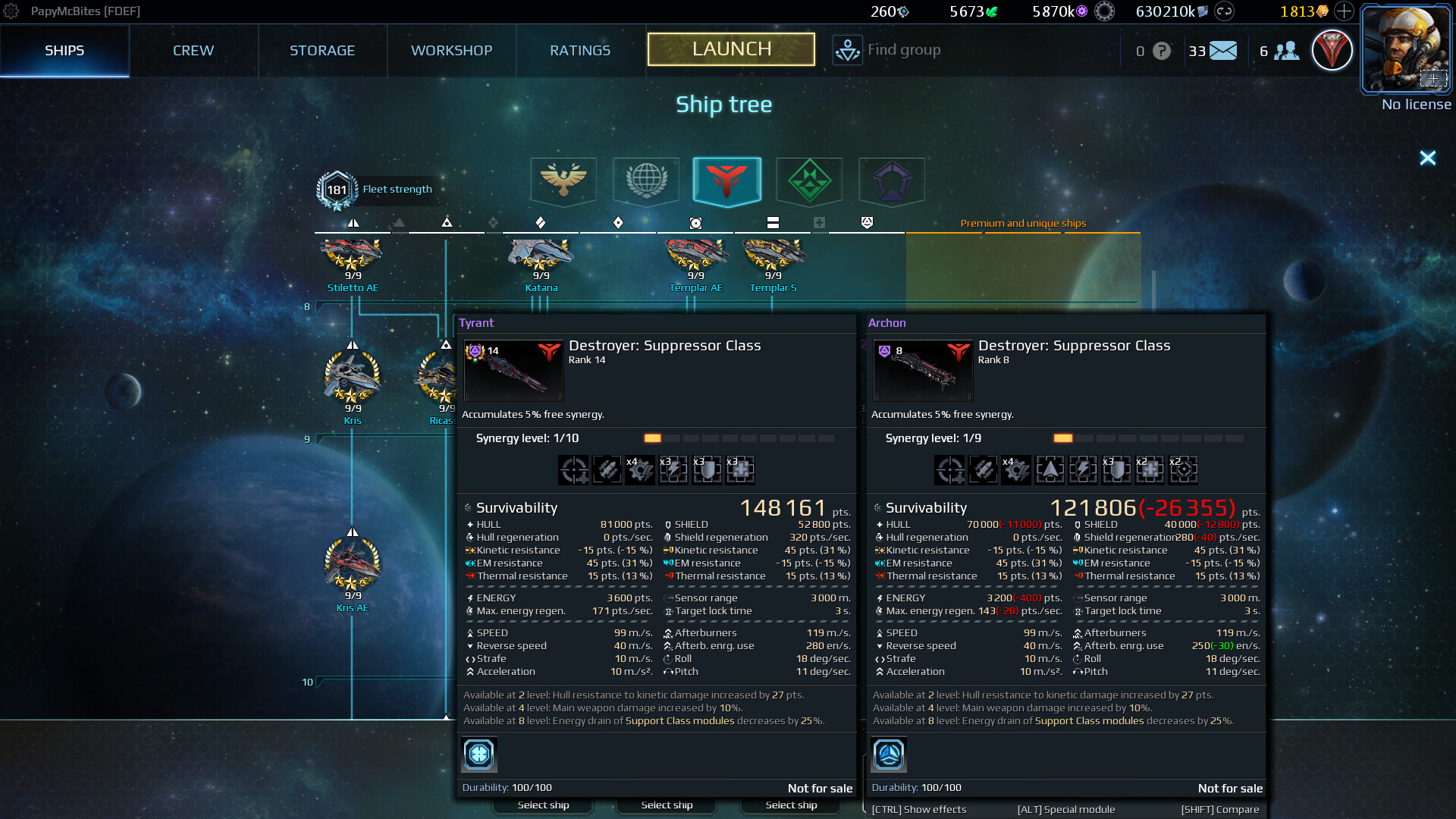
Task: Click the corporation emblem next to friends counter
Action: (1332, 50)
